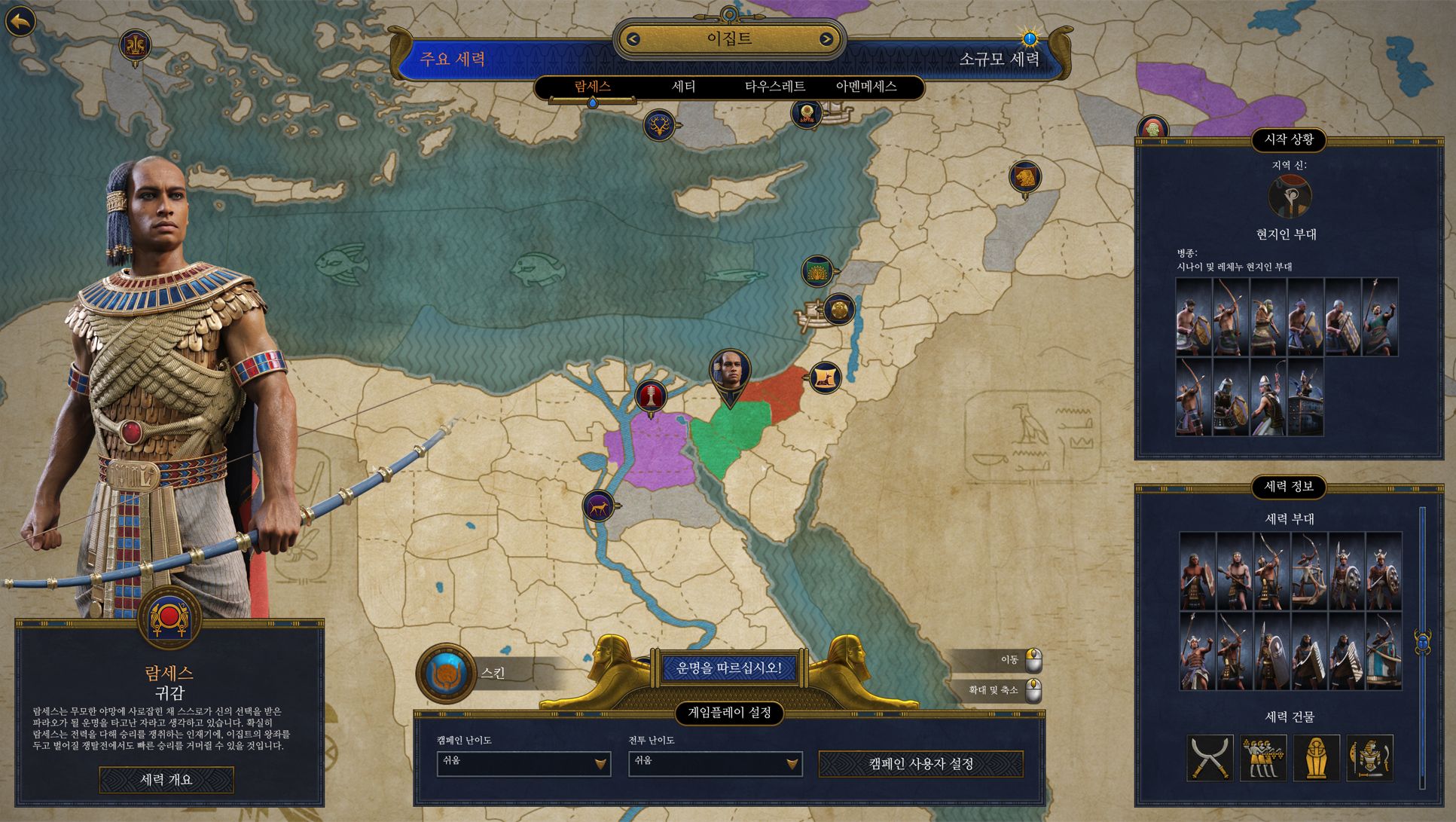Open the 캠페인 난이도 dropdown
The height and width of the screenshot is (822, 1456).
click(x=523, y=763)
